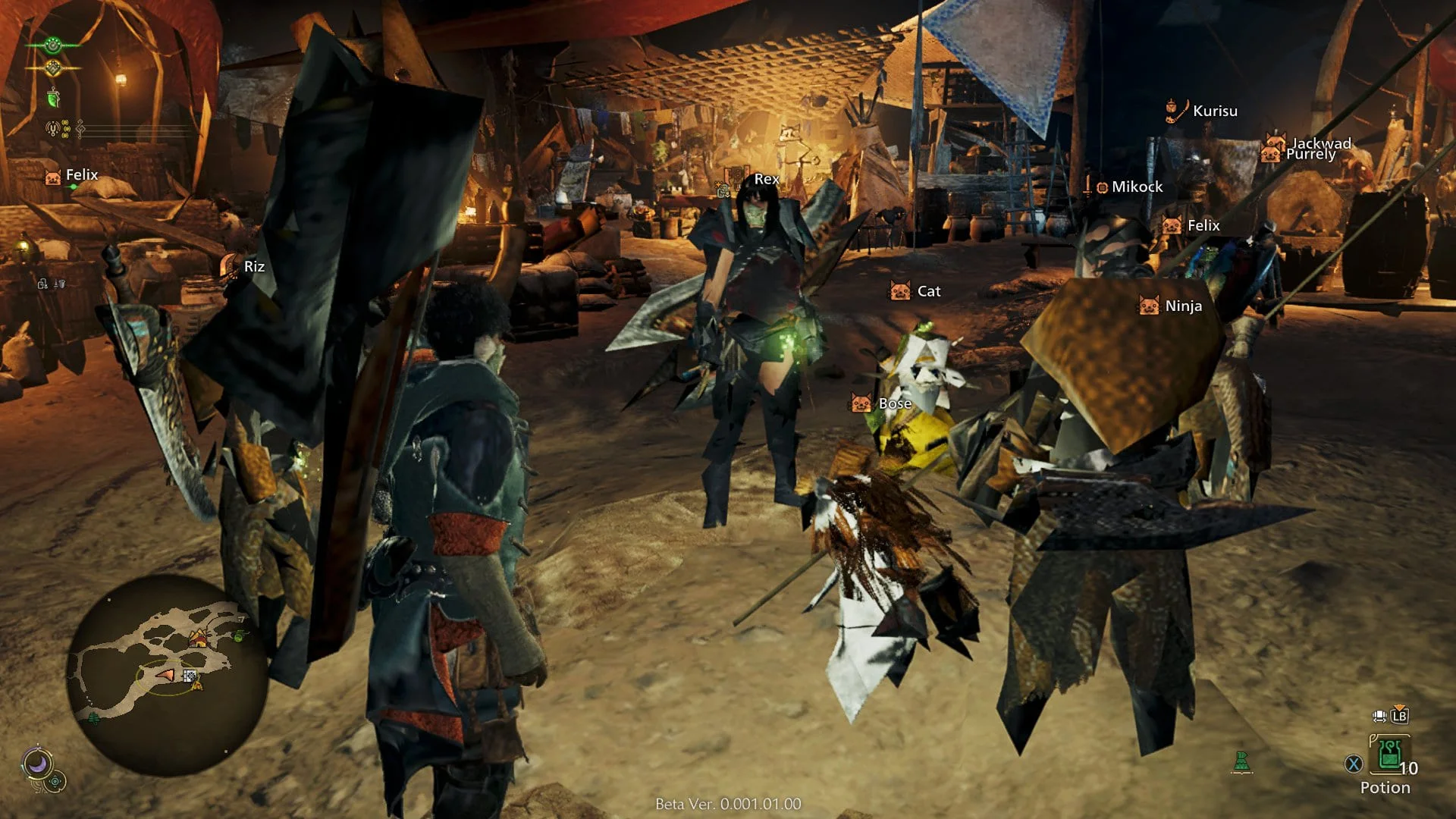Viewport: 1456px width, 819px height.
Task: Select Rex's player name tag
Action: click(766, 180)
